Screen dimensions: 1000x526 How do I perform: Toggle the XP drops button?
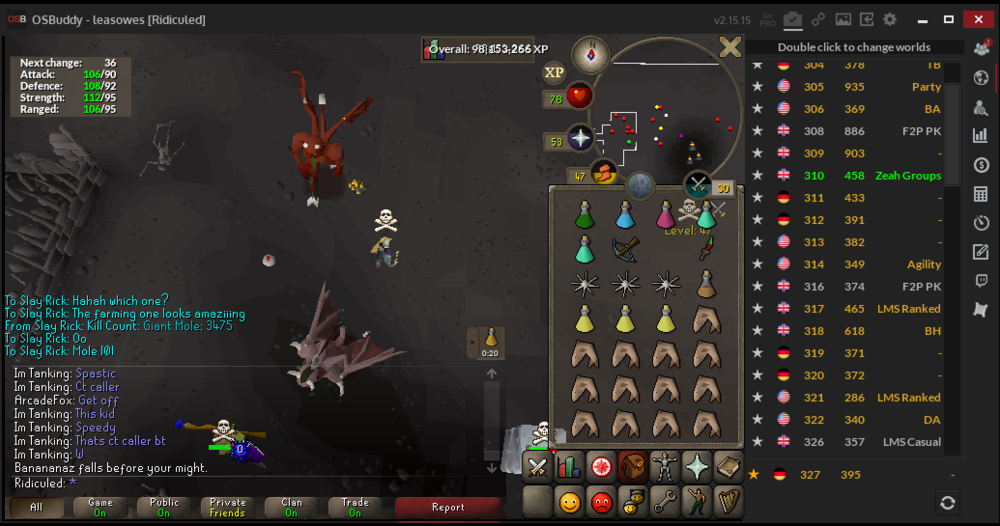coord(554,72)
